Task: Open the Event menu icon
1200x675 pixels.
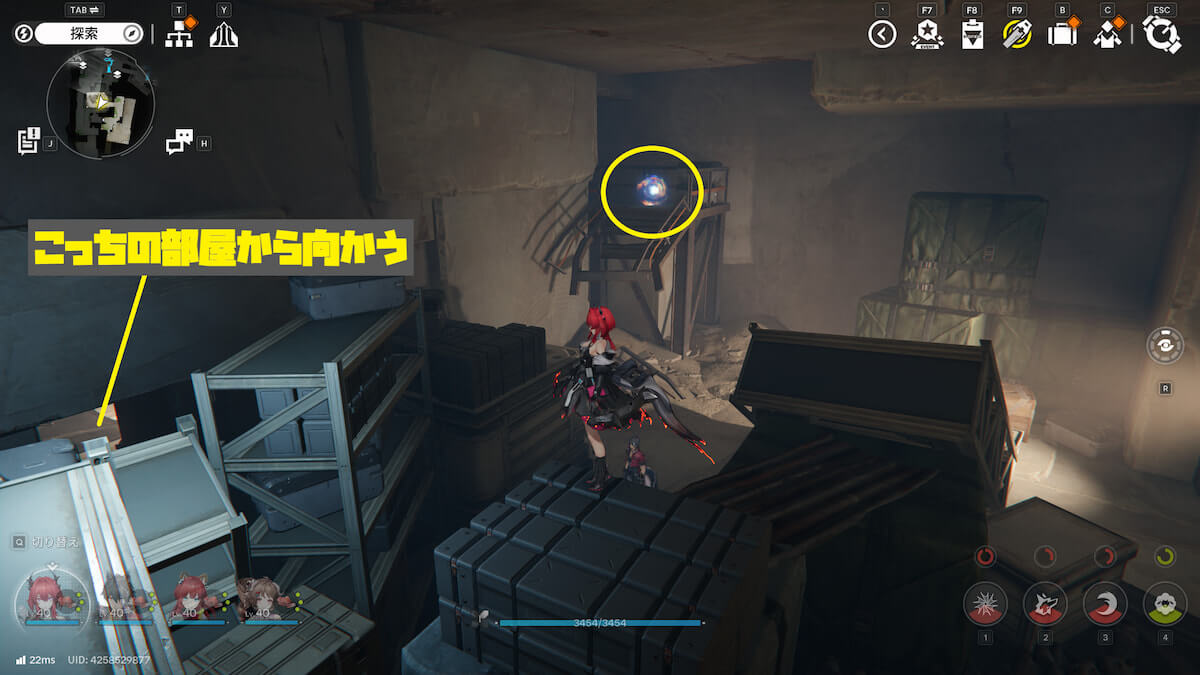Action: click(x=927, y=35)
